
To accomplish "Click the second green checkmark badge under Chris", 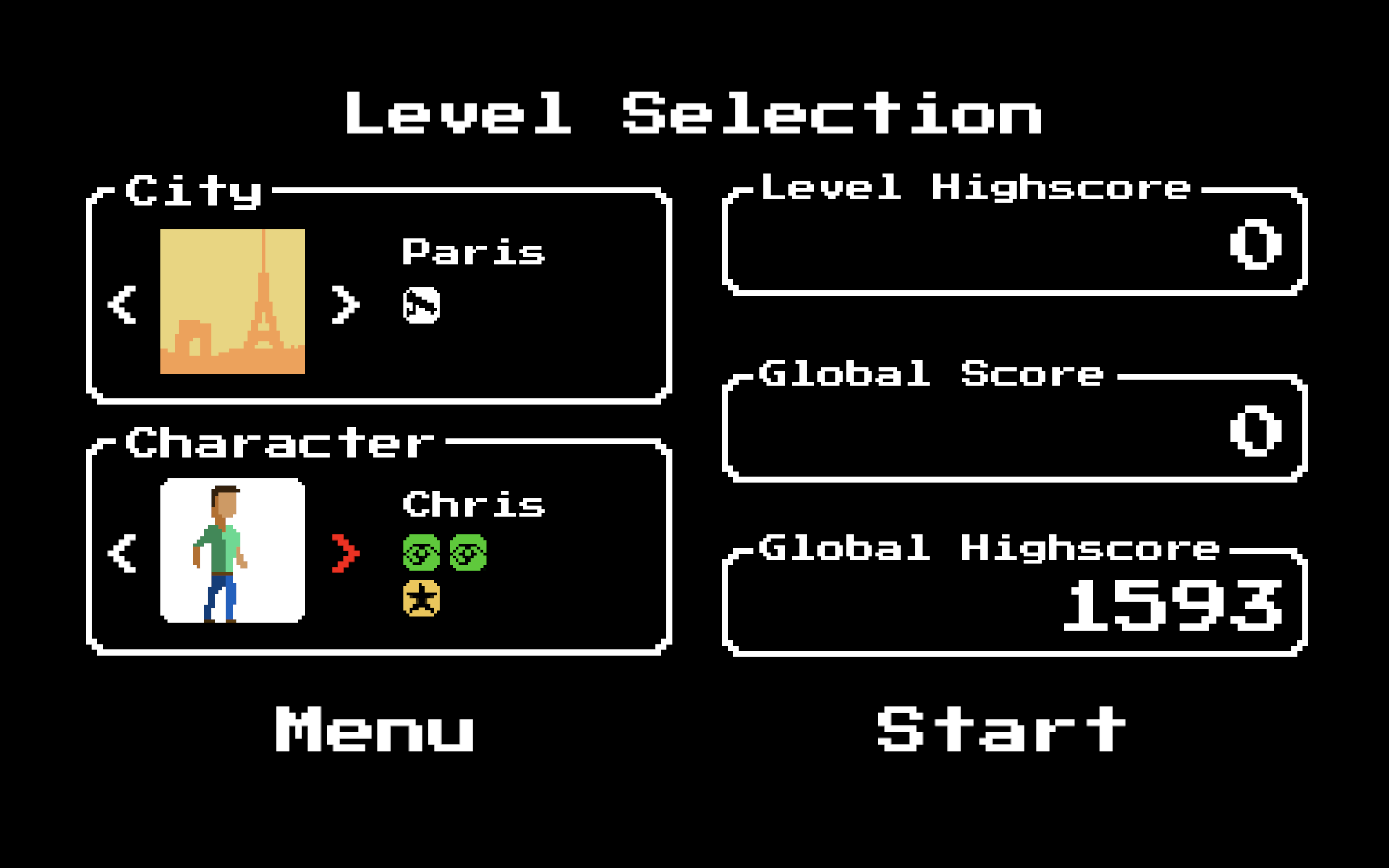I will point(469,554).
